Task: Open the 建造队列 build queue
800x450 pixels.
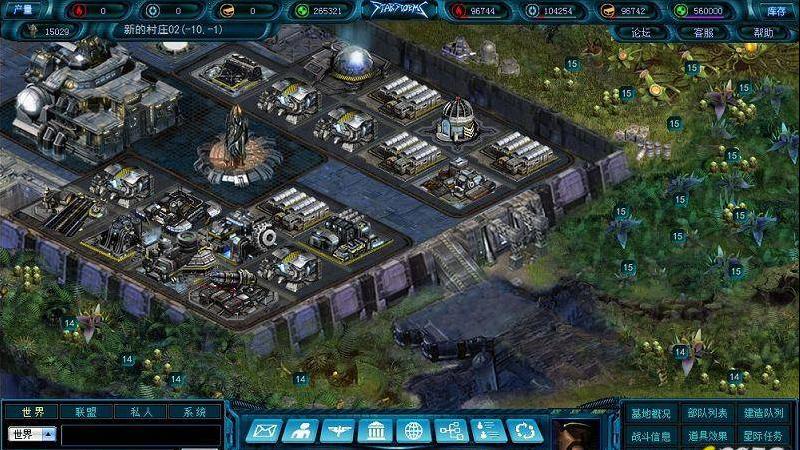Action: click(764, 414)
